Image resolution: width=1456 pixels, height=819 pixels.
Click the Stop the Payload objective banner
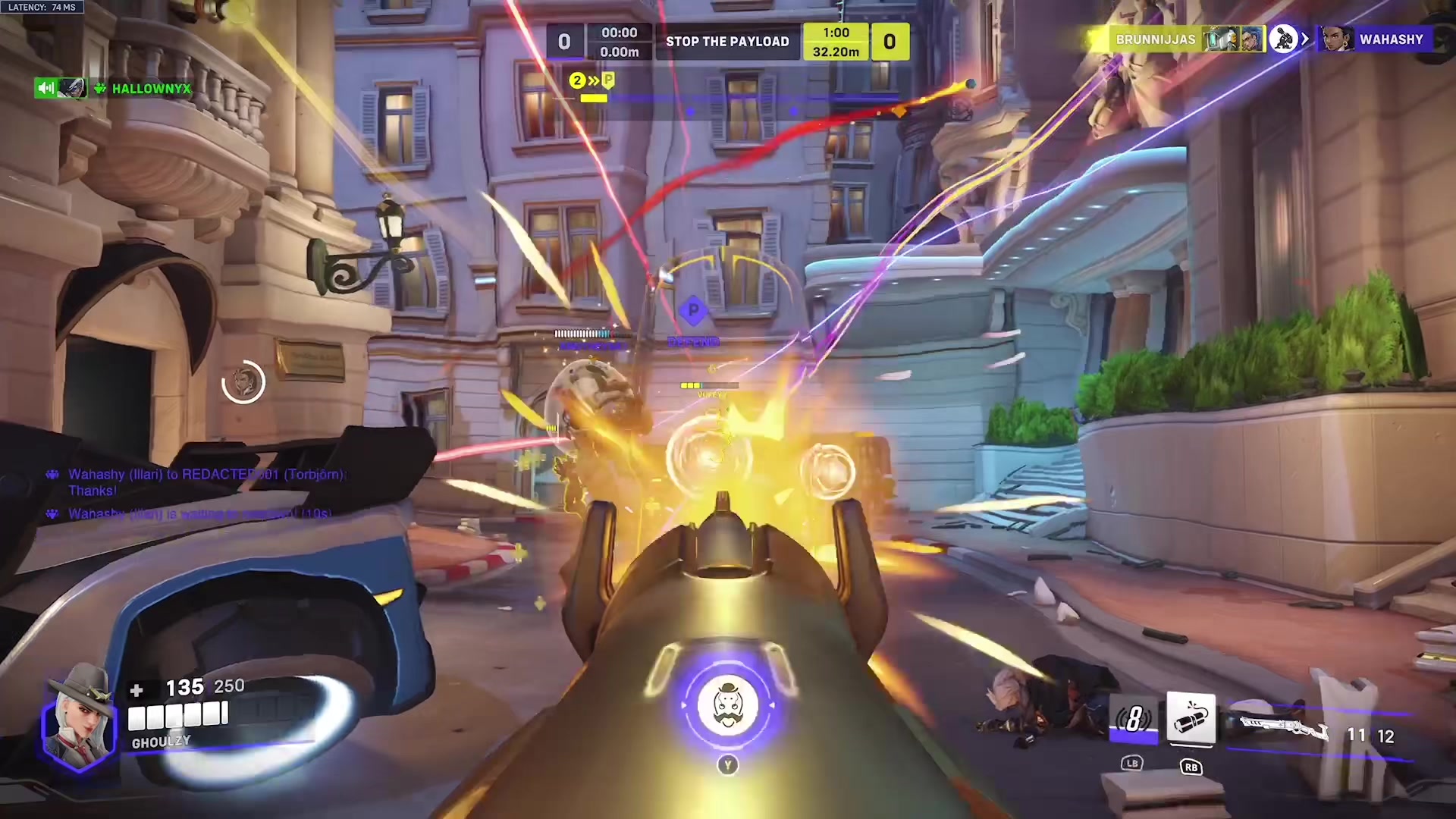(727, 42)
